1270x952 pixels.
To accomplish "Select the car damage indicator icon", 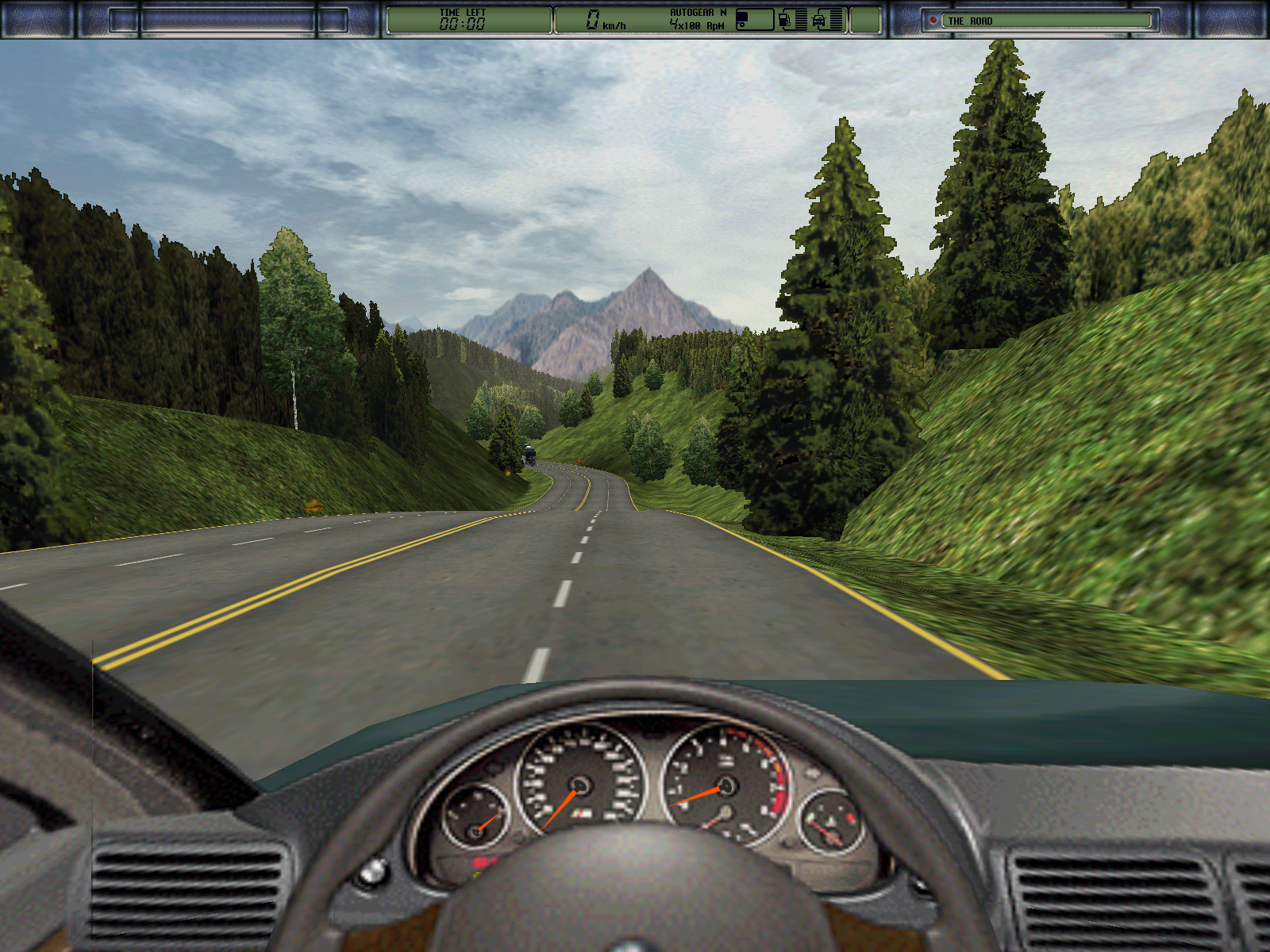I will coord(819,21).
